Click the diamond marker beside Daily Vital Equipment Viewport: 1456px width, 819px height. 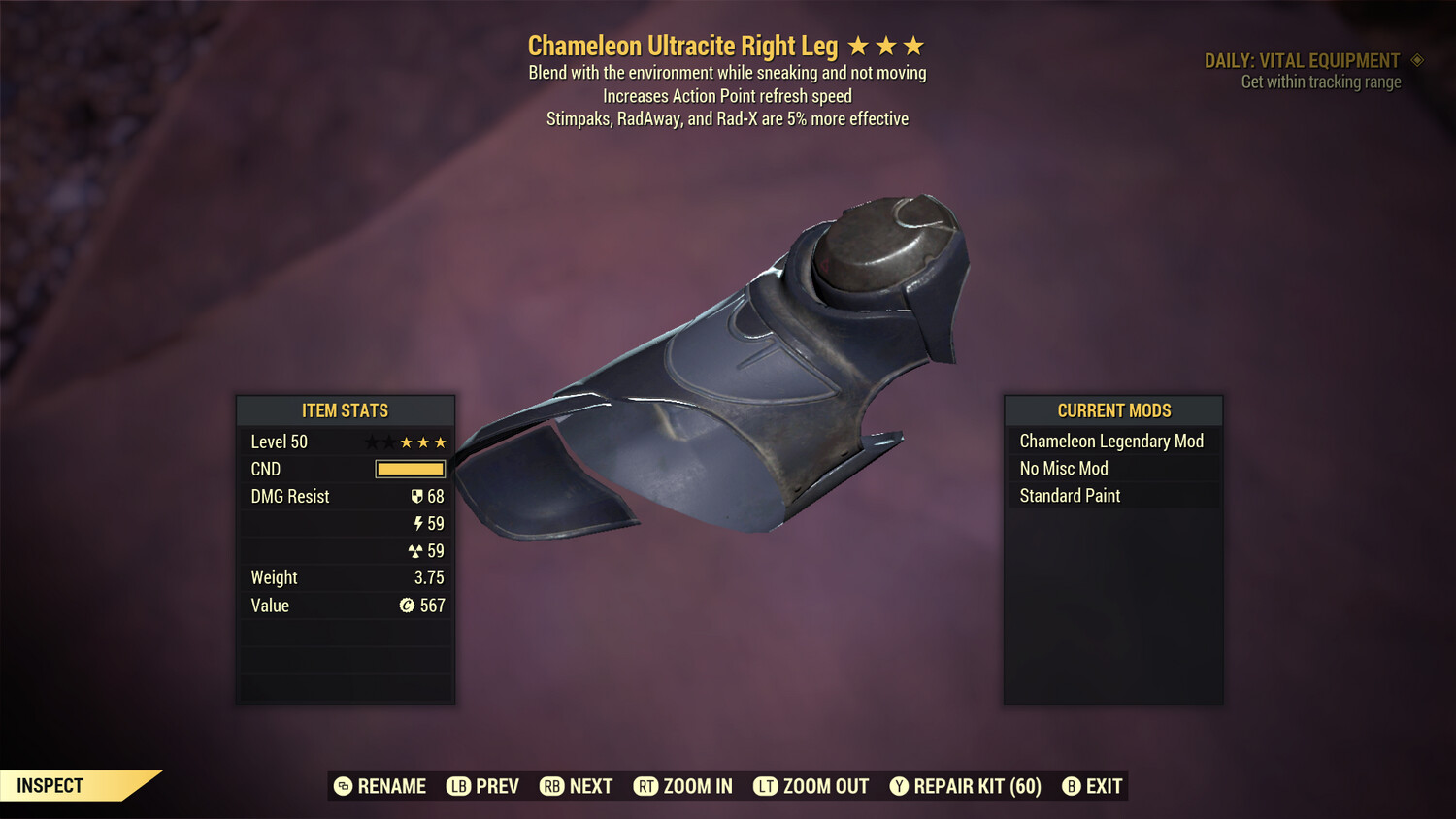pos(1416,60)
